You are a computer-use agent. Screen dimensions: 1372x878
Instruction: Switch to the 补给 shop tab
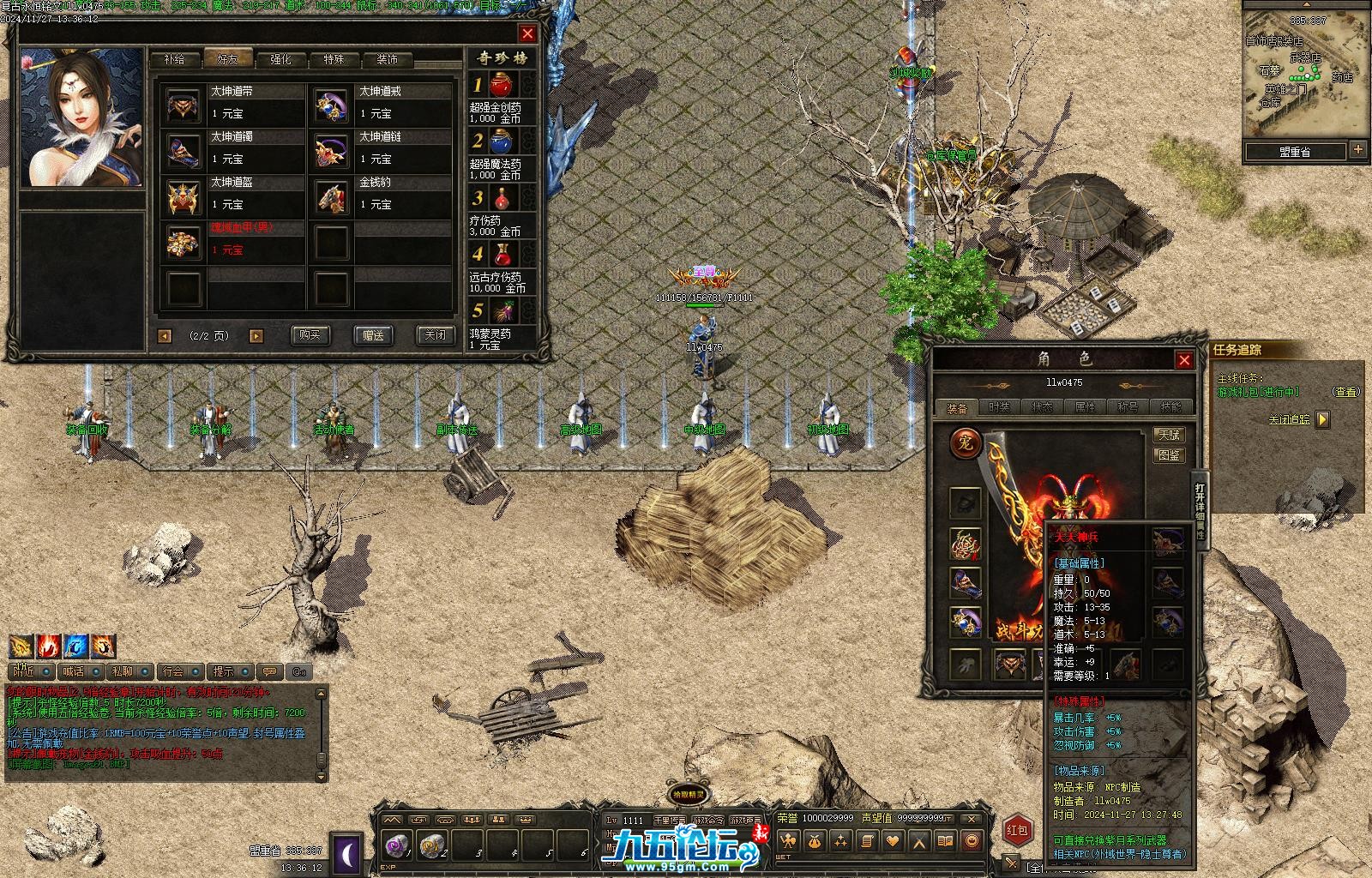174,60
